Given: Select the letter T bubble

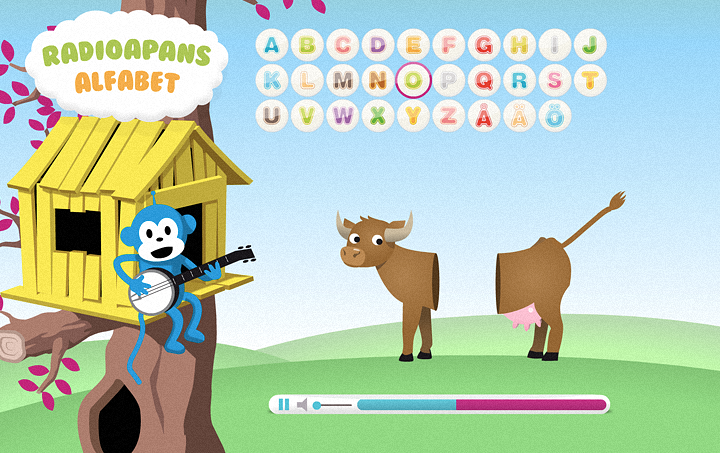Looking at the screenshot, I should (x=590, y=80).
